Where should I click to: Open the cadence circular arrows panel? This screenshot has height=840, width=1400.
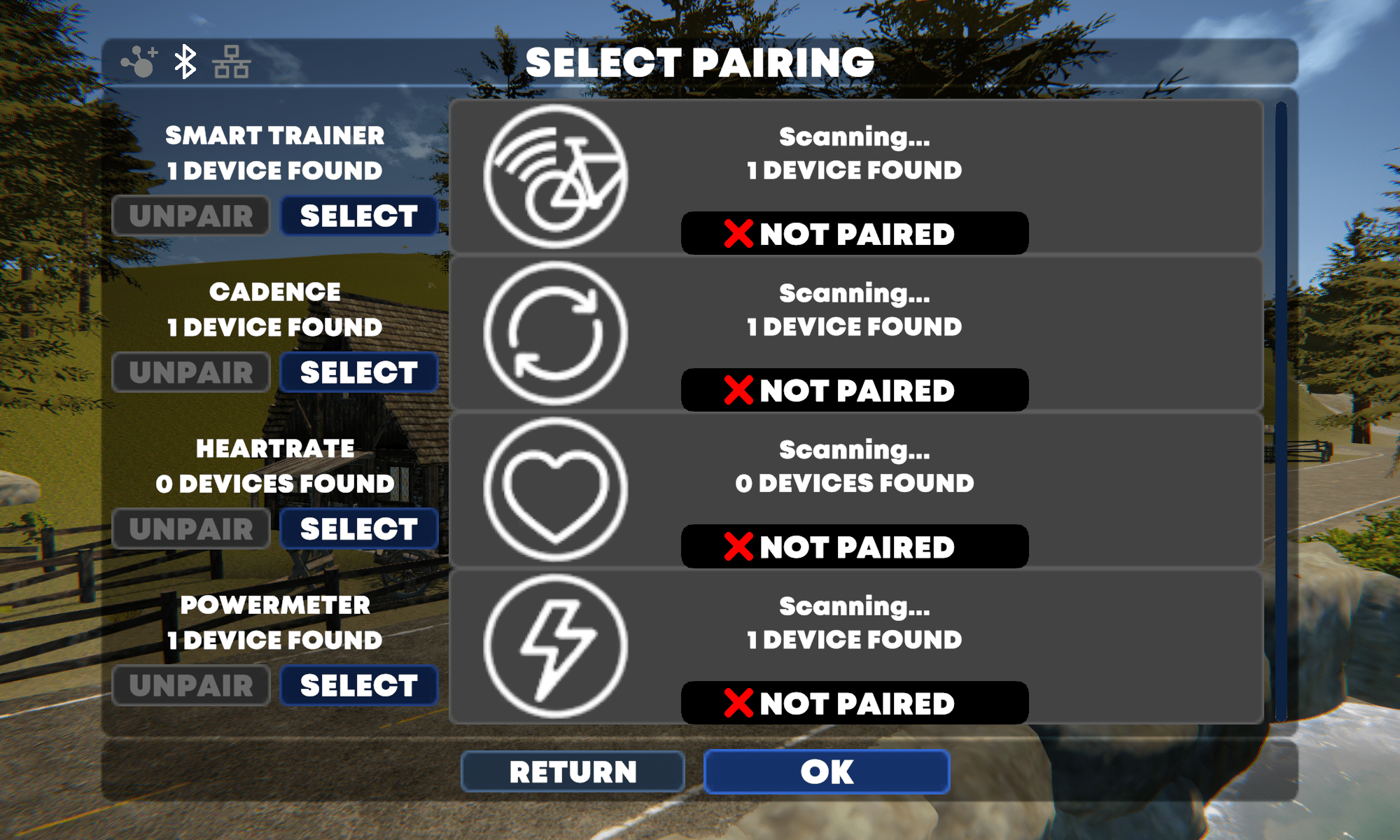(556, 332)
